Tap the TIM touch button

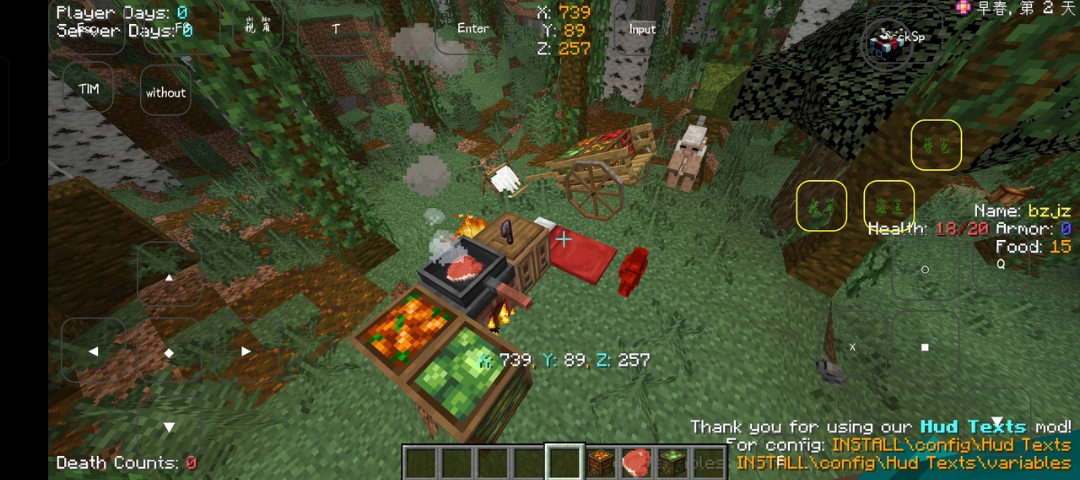[89, 90]
